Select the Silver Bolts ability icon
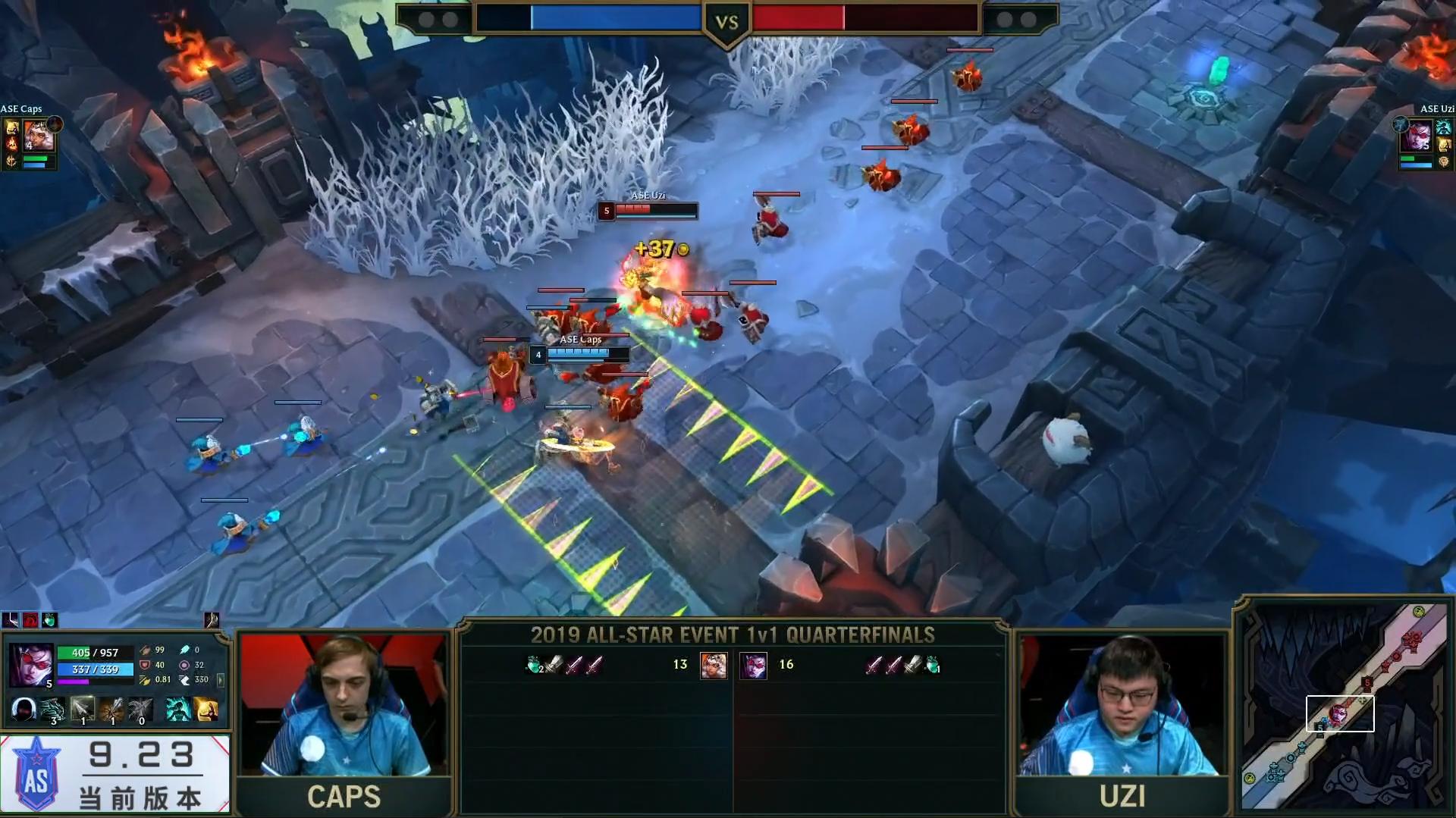The image size is (1456, 818). click(x=83, y=710)
